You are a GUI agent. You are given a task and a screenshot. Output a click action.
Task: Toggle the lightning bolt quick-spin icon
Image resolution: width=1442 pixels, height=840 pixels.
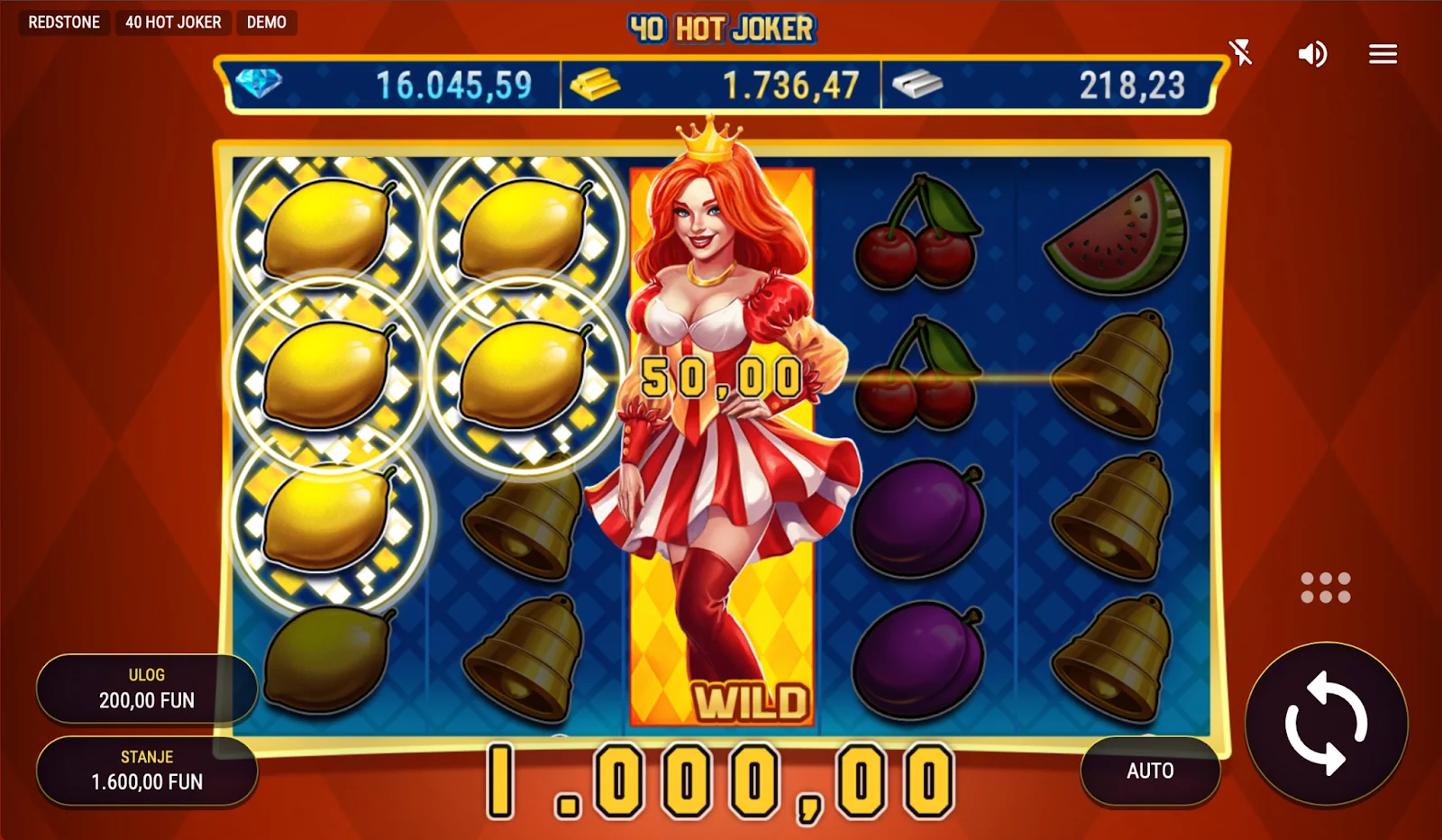[x=1241, y=53]
